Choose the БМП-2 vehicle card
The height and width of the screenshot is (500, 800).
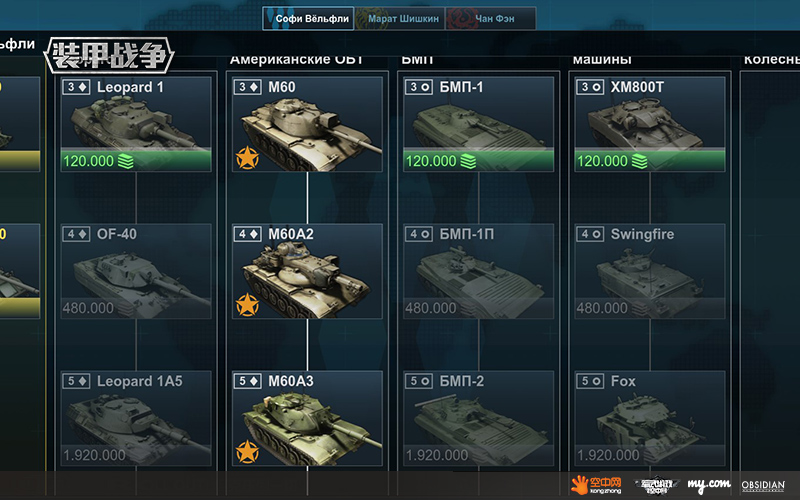(x=478, y=418)
